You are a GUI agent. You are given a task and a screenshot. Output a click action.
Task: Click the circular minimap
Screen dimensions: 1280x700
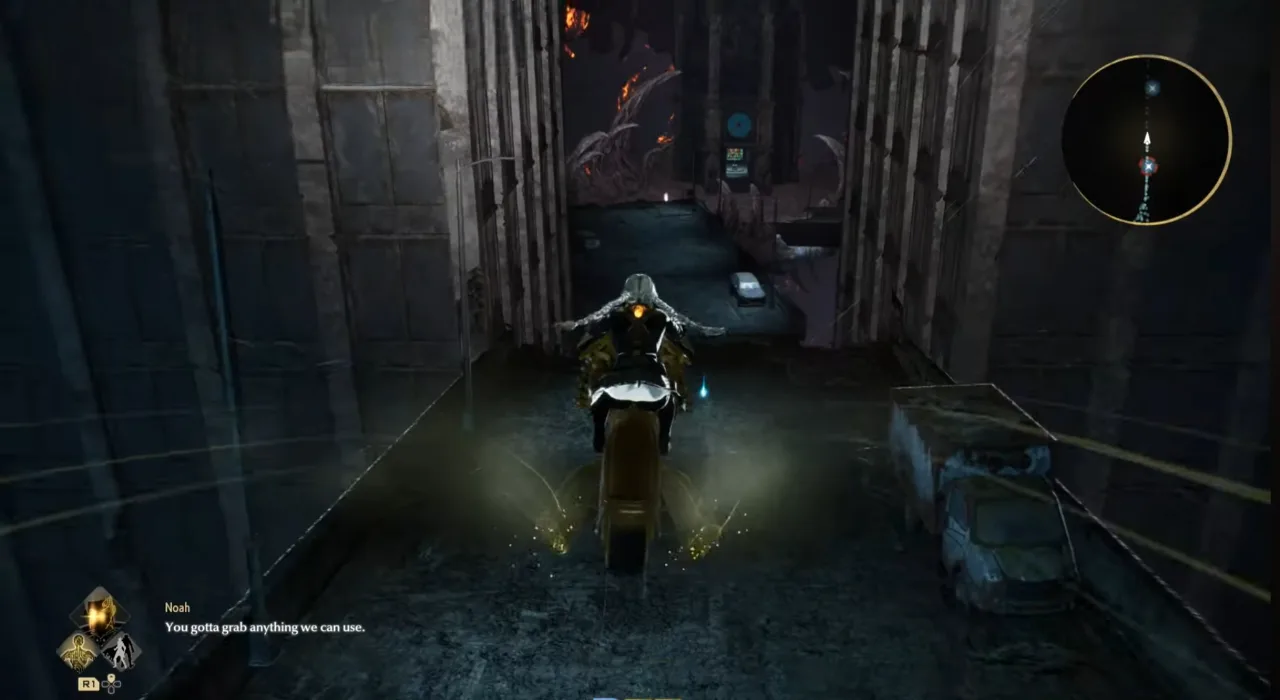point(1146,140)
